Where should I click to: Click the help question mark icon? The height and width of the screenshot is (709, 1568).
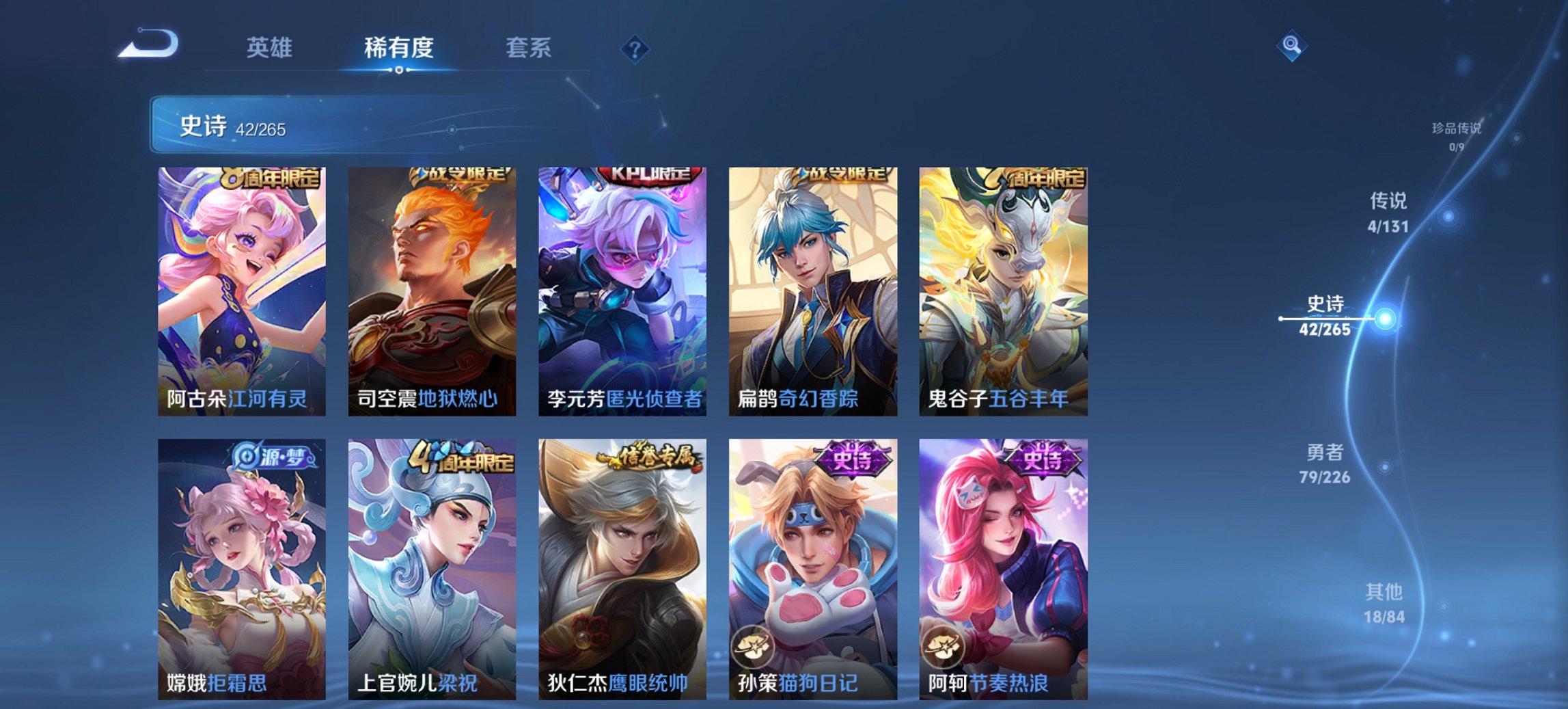635,48
